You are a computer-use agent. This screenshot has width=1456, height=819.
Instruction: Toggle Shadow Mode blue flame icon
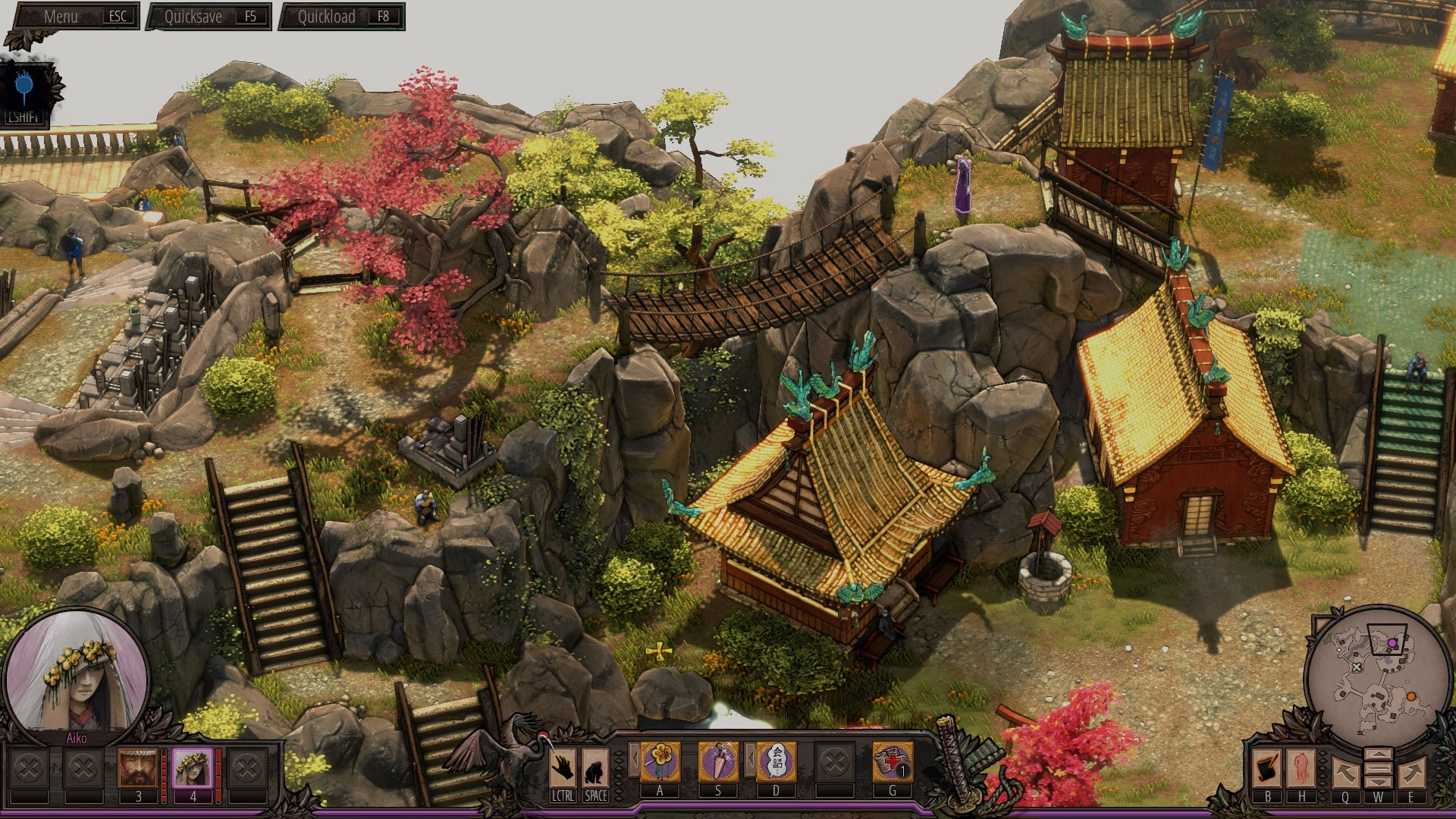24,89
